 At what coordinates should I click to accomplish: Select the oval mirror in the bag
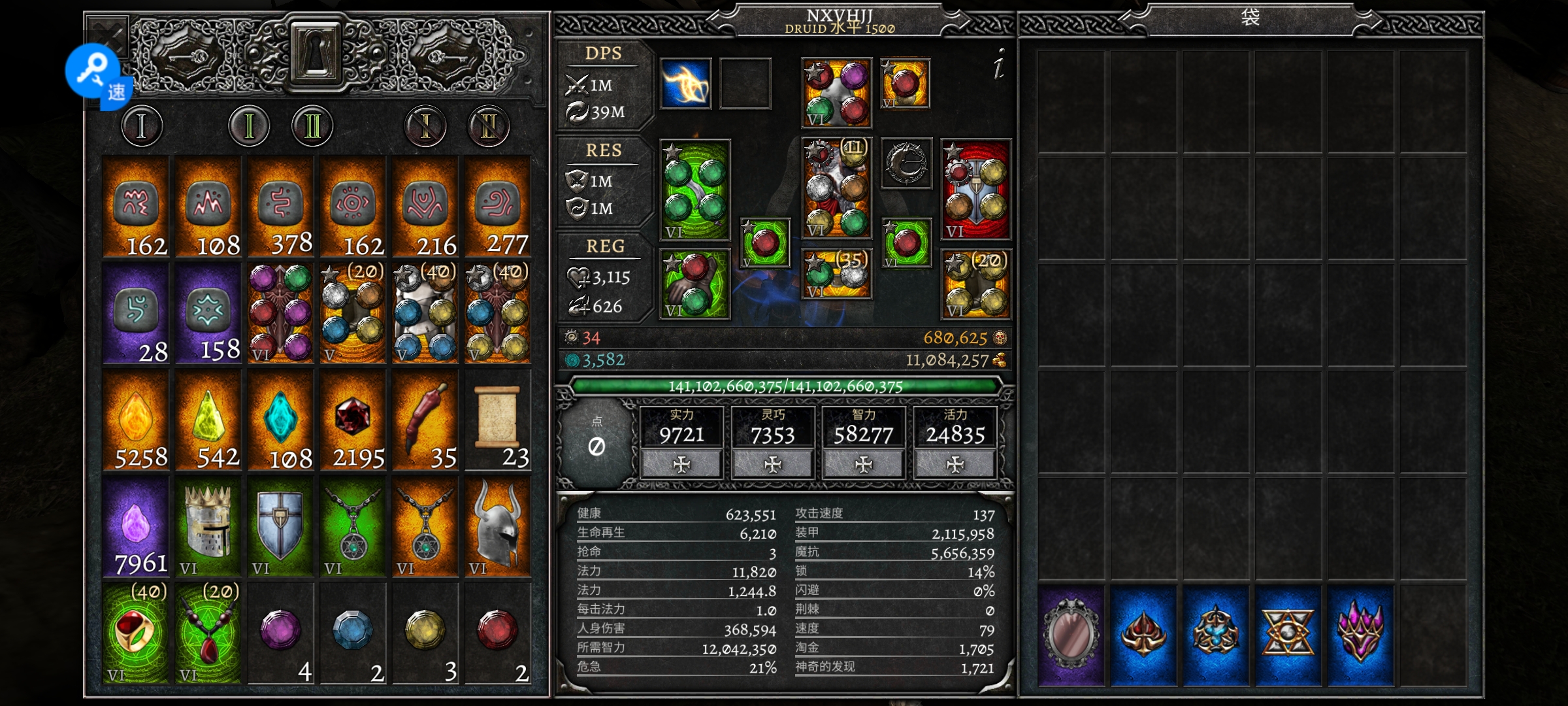1071,634
